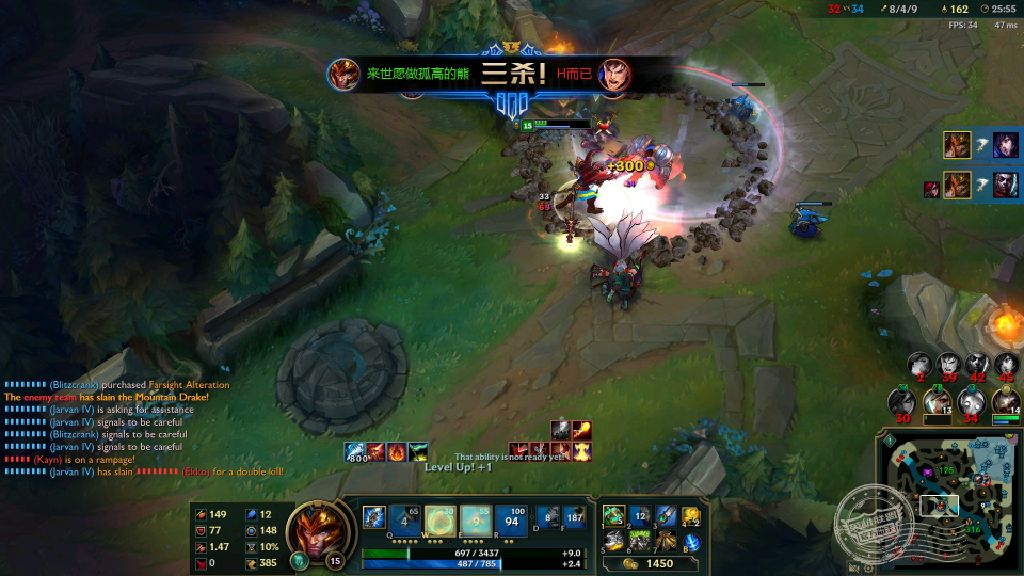Use the gold item in slot 4
The image size is (1024, 576).
click(x=691, y=517)
